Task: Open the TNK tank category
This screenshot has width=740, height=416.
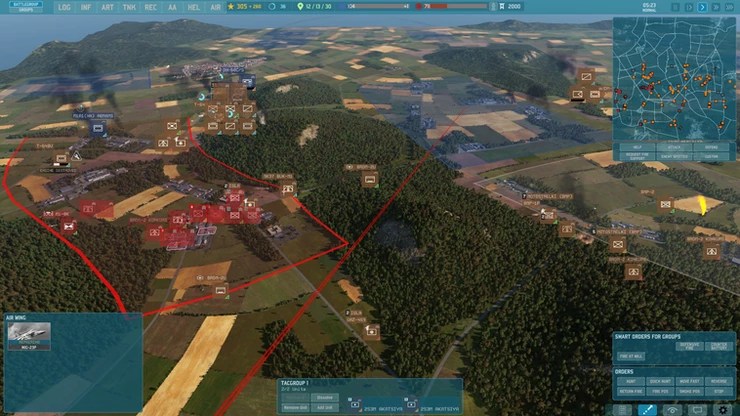Action: [129, 7]
